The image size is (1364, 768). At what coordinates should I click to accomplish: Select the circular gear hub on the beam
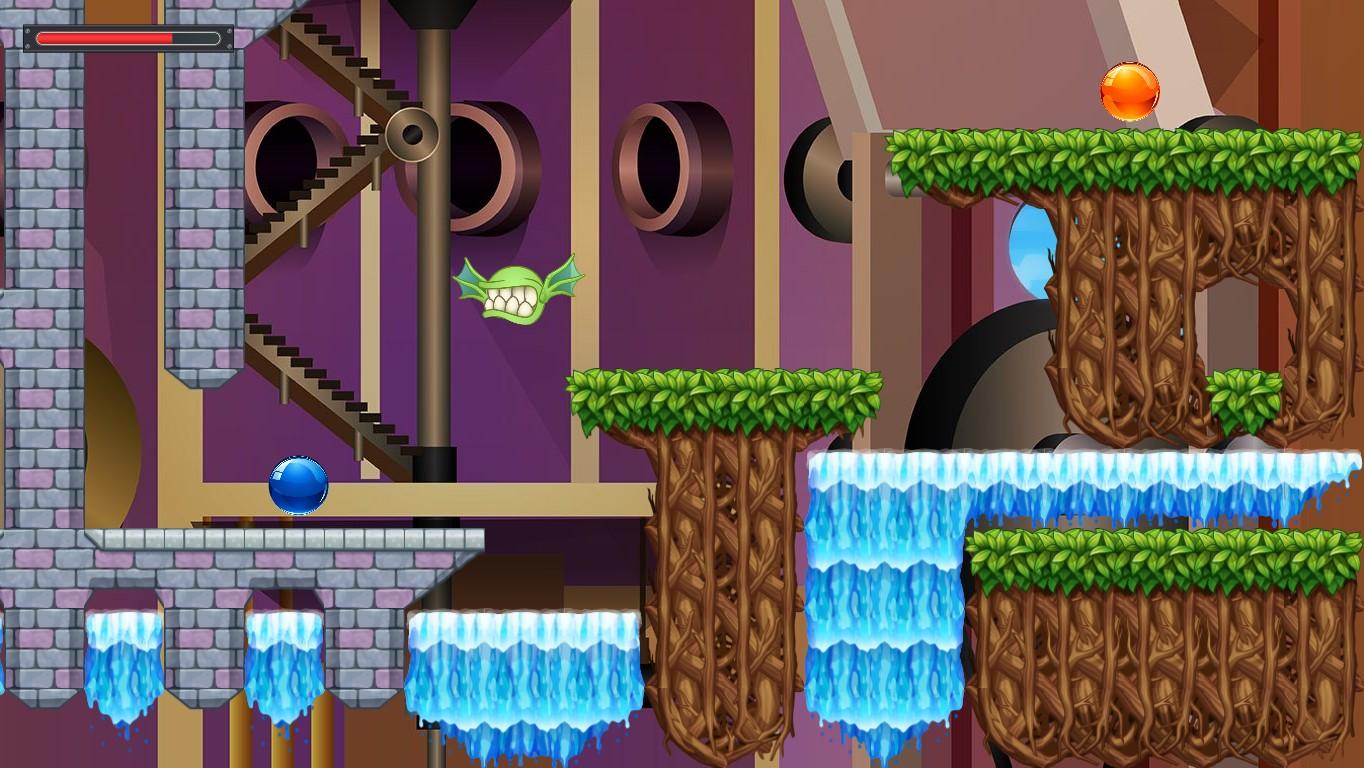(x=411, y=133)
